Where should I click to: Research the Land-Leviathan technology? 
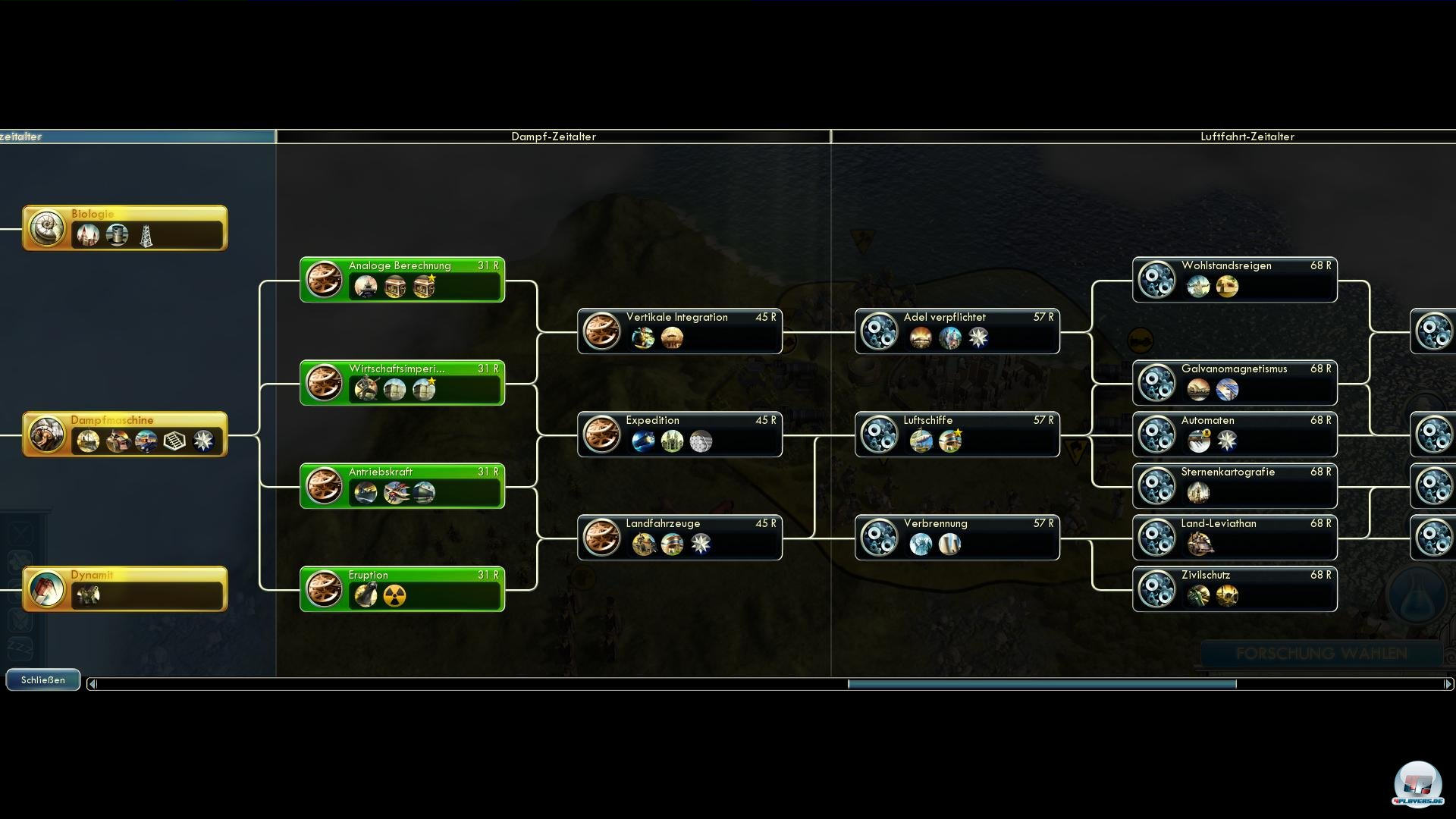(x=1235, y=538)
